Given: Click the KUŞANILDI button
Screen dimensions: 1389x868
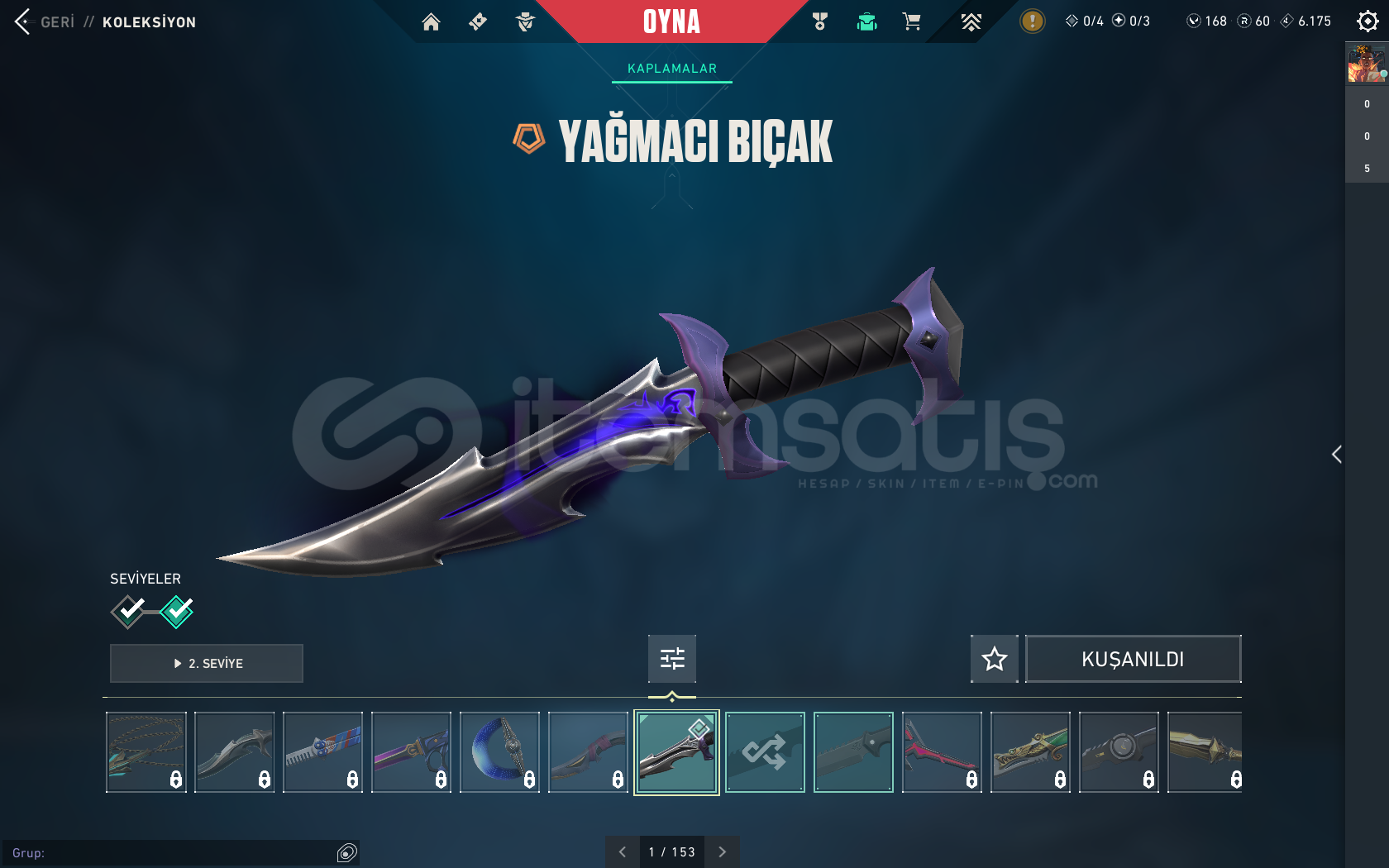Looking at the screenshot, I should tap(1133, 659).
